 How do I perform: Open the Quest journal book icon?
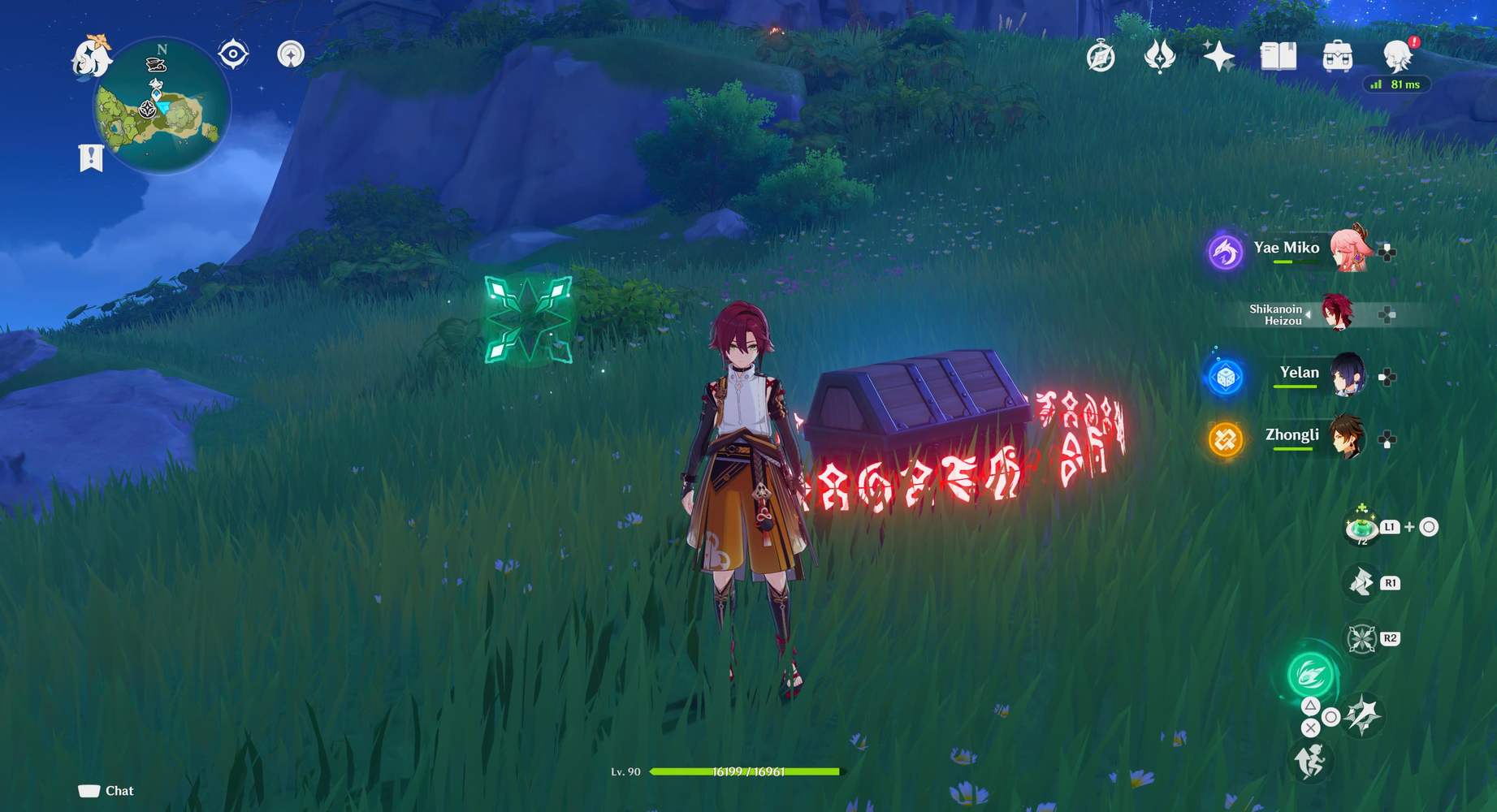click(1278, 56)
